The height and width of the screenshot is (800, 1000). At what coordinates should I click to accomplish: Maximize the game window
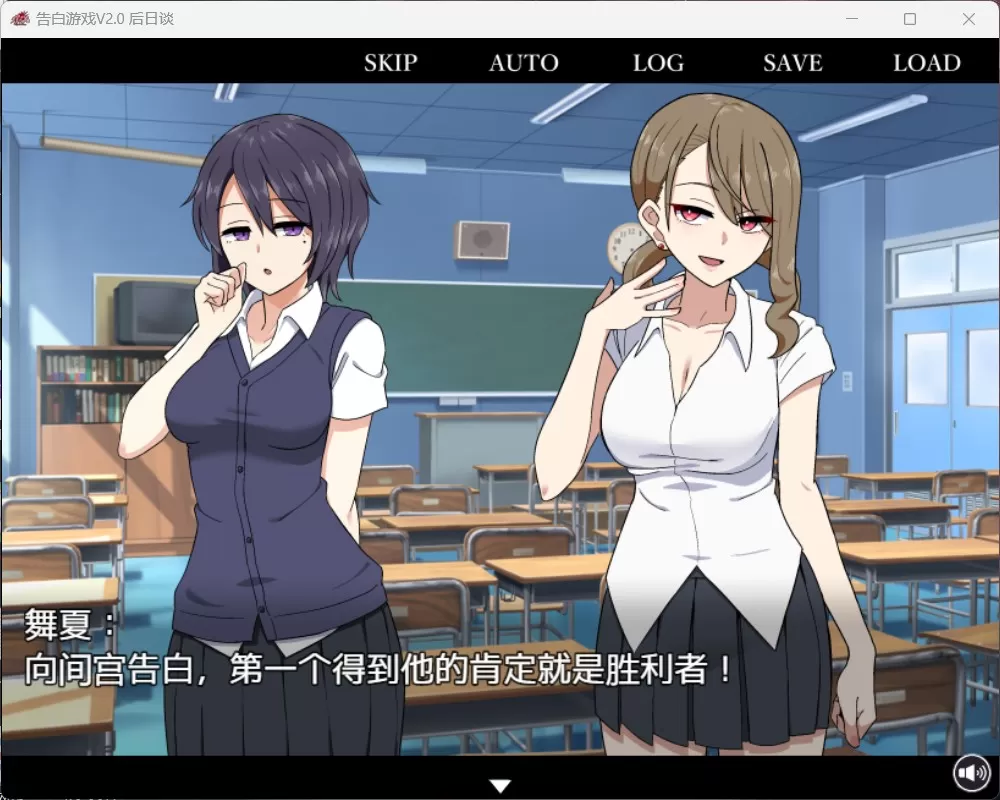click(910, 19)
